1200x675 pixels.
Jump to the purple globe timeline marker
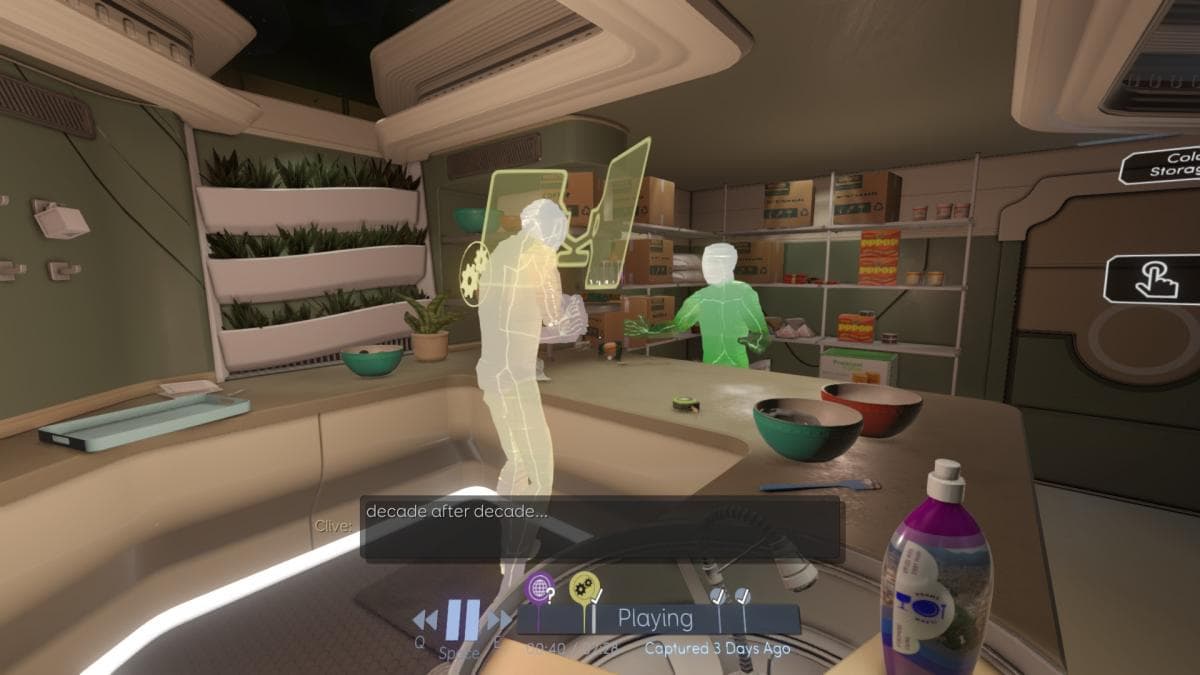(540, 589)
